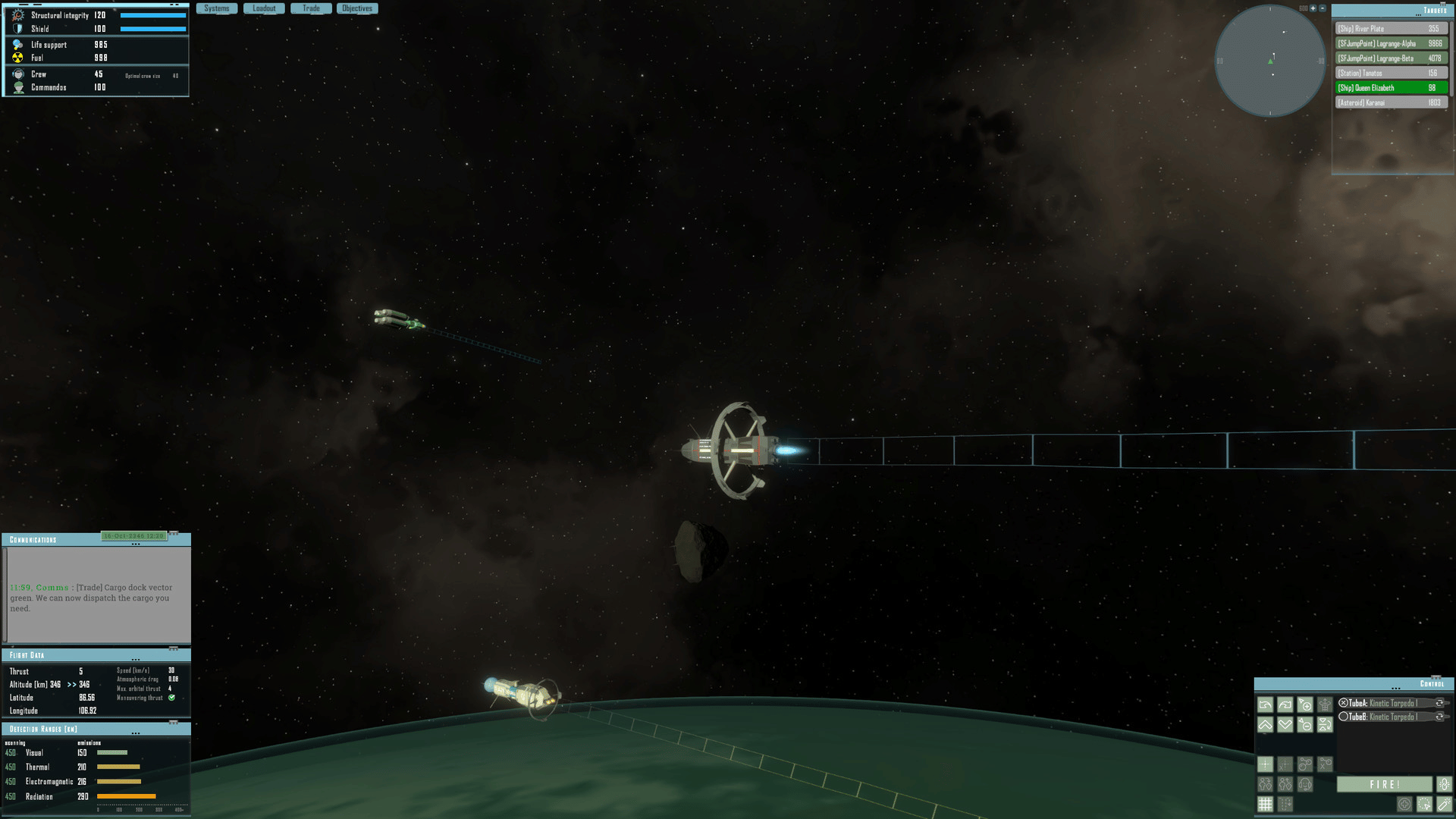Click the circular radar display
This screenshot has width=1456, height=819.
[x=1270, y=61]
